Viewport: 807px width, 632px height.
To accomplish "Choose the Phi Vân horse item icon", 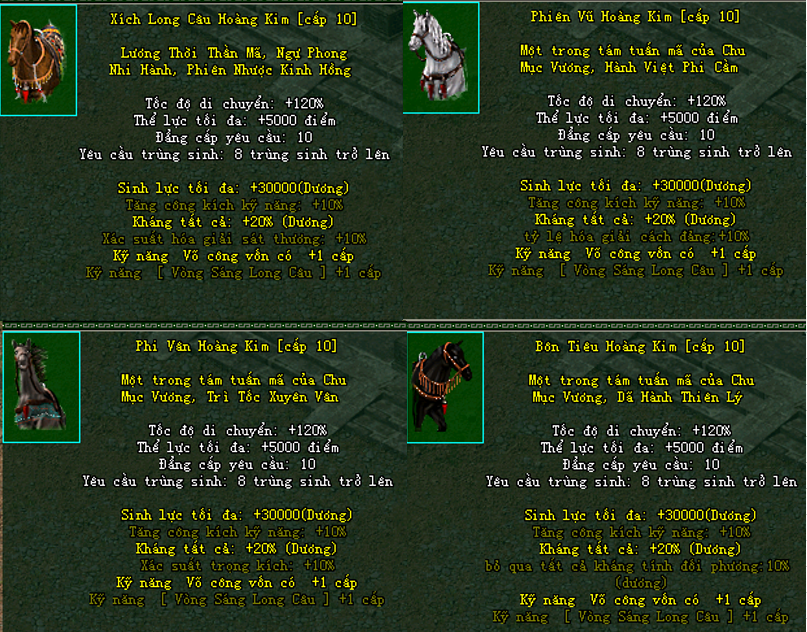I will 40,387.
